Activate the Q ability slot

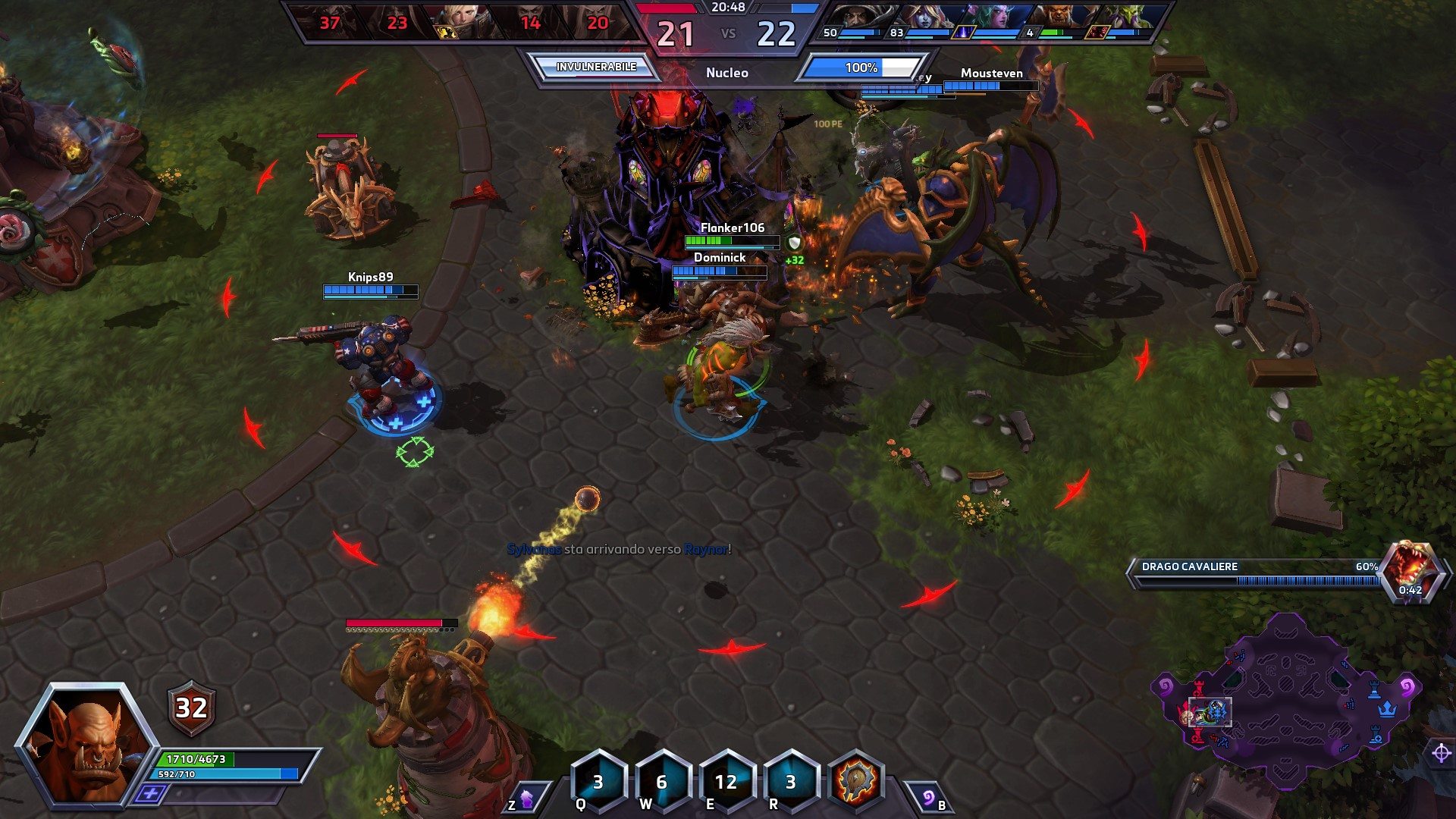coord(598,781)
